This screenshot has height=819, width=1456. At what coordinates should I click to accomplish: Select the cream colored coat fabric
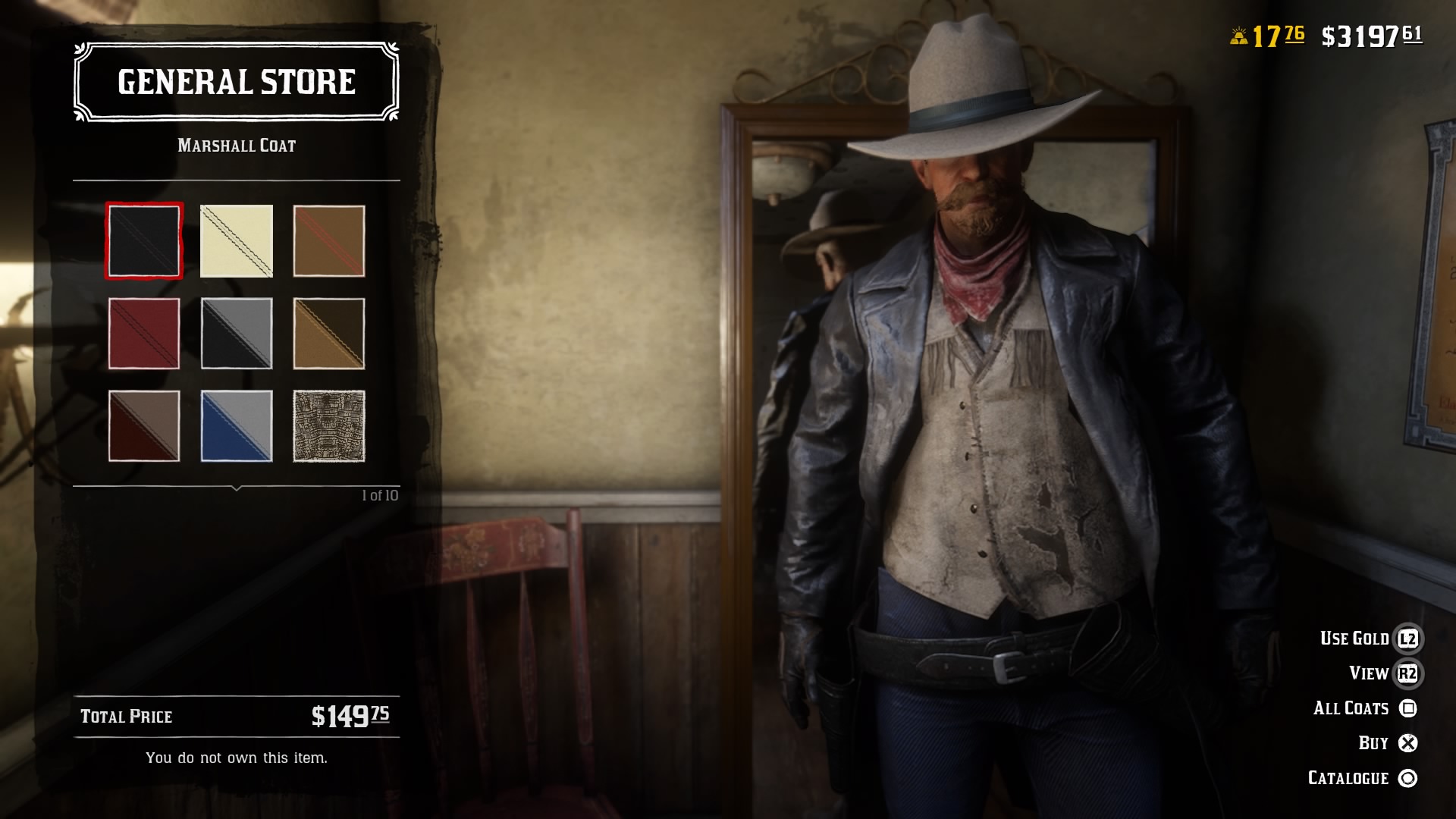[x=236, y=241]
